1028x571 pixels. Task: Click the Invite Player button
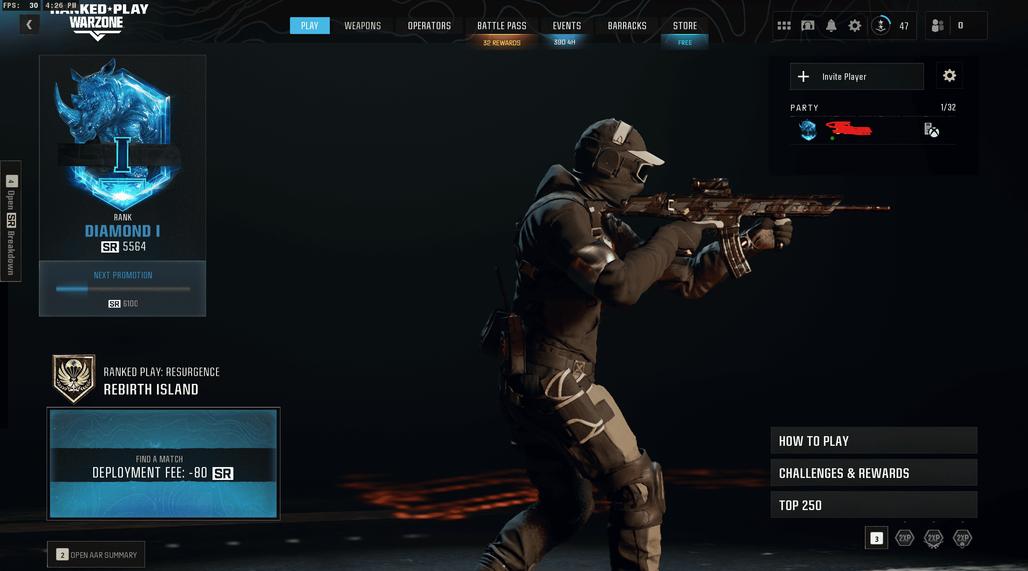tap(857, 77)
